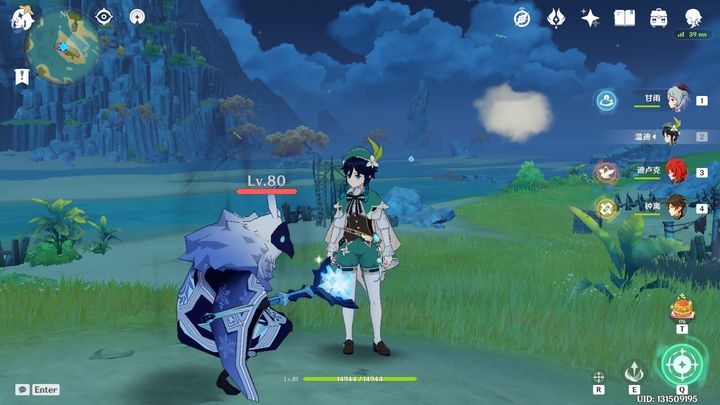The image size is (720, 405).
Task: Switch to party member 甘雨
Action: pos(677,99)
